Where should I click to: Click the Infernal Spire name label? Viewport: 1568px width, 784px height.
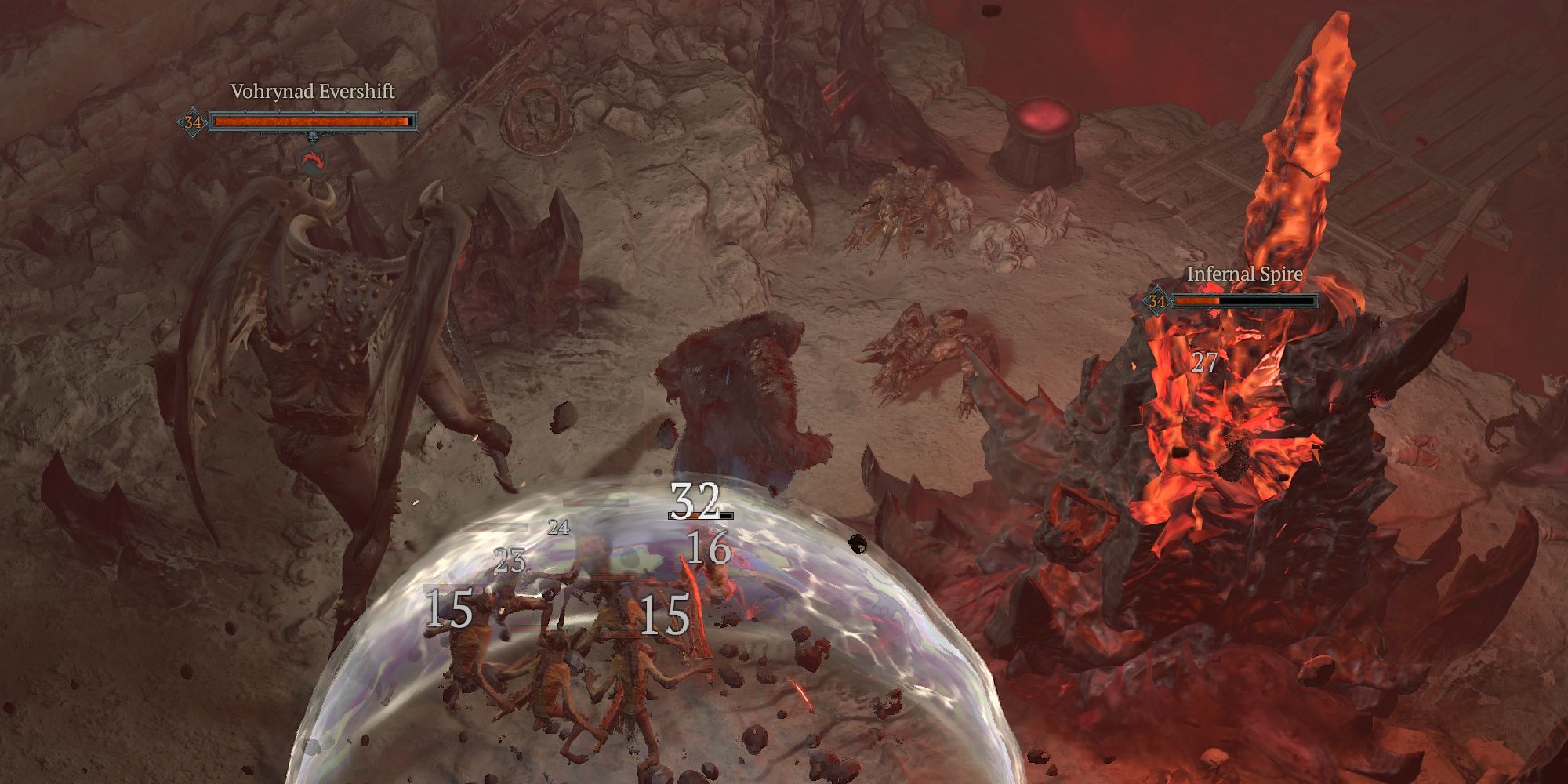click(1245, 274)
